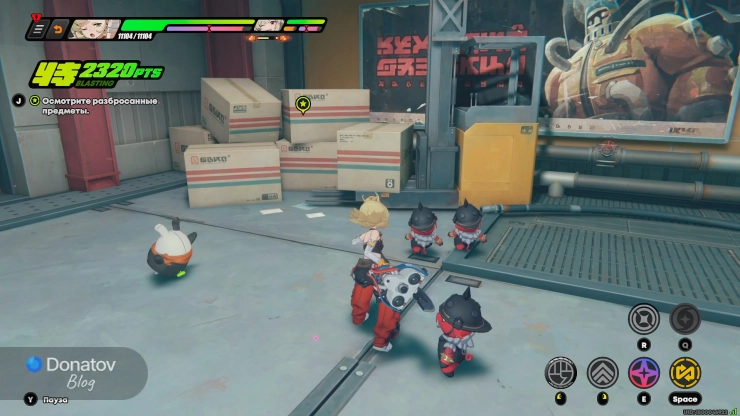Use the pink-purple star special skill
740x416 pixels.
click(643, 373)
